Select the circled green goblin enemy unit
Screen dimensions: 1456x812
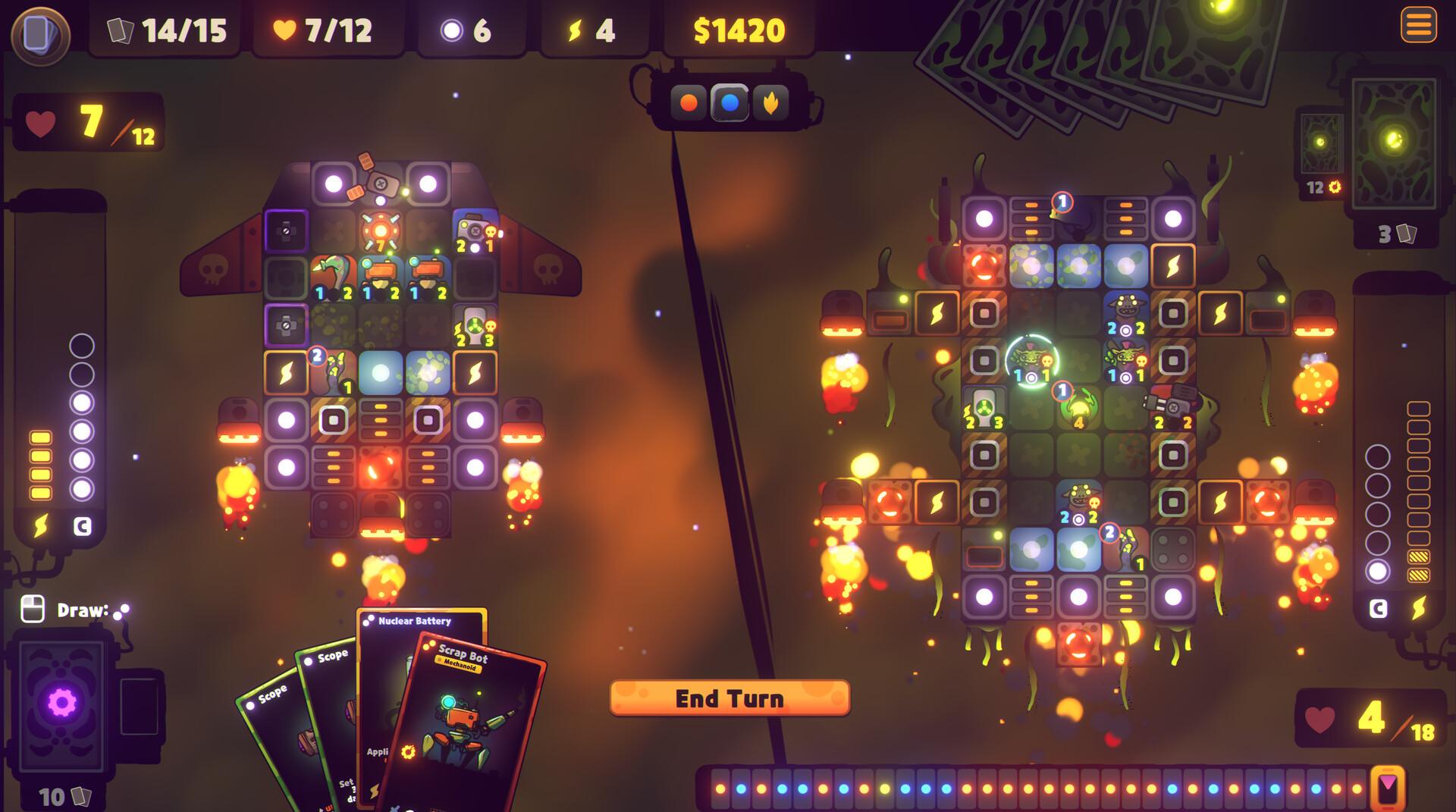[x=1031, y=360]
